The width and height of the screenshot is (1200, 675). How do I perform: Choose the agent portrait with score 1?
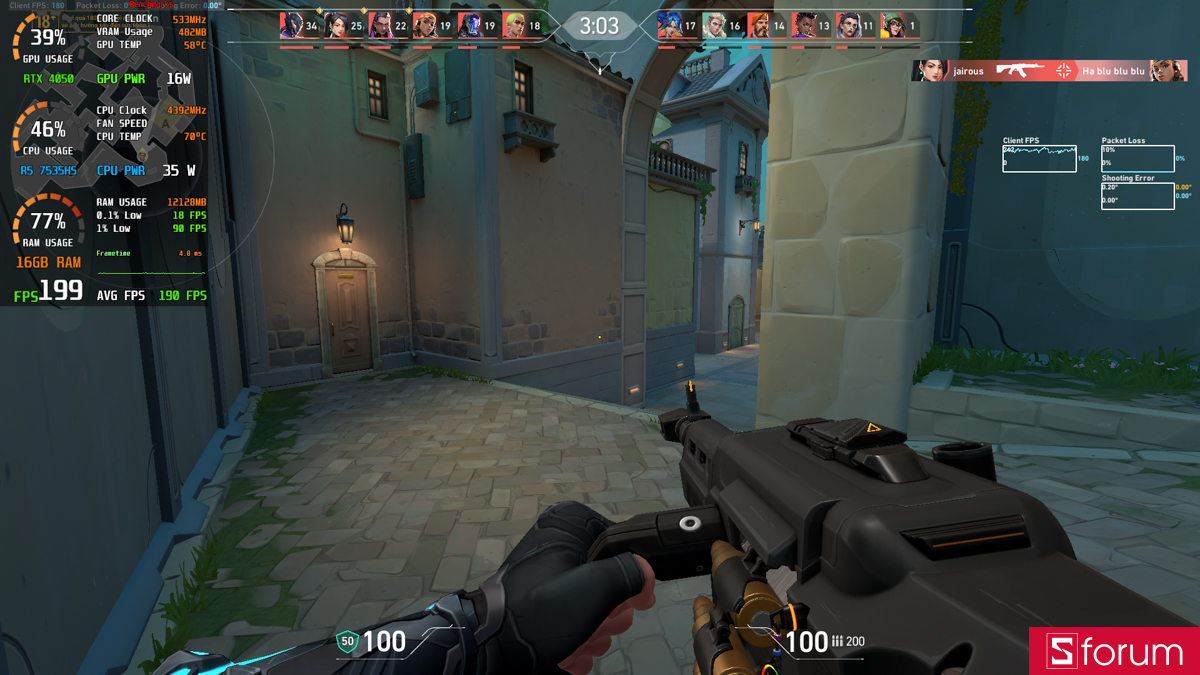[x=893, y=26]
